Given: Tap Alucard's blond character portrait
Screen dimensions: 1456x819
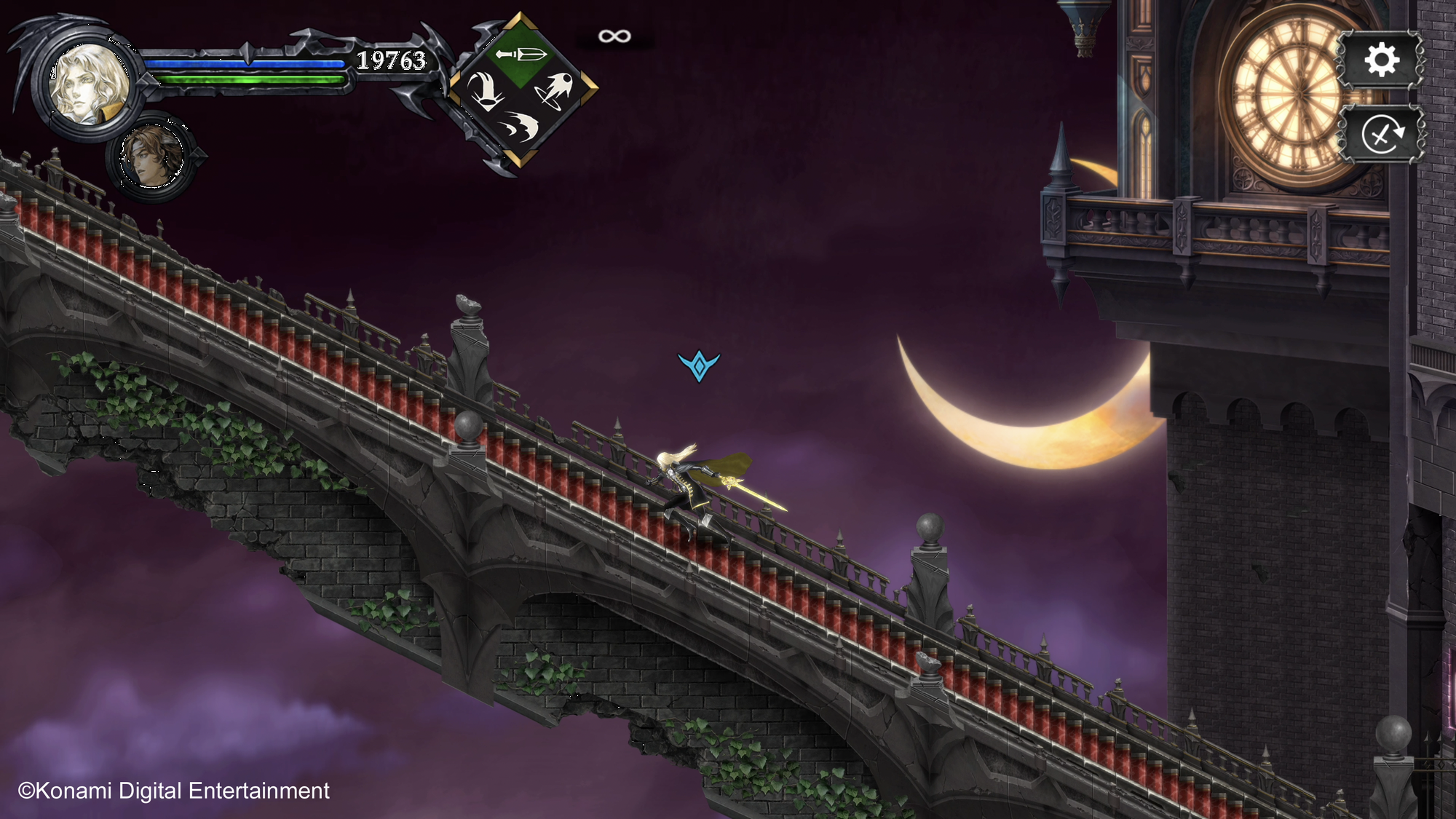Looking at the screenshot, I should coord(87,84).
